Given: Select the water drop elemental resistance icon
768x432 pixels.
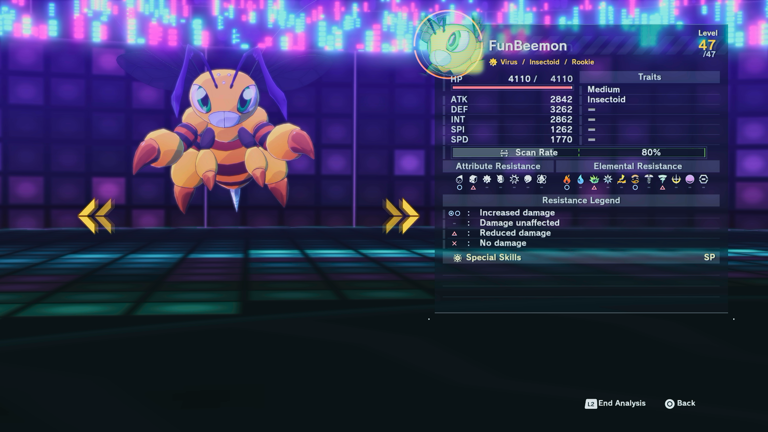Looking at the screenshot, I should click(x=580, y=180).
